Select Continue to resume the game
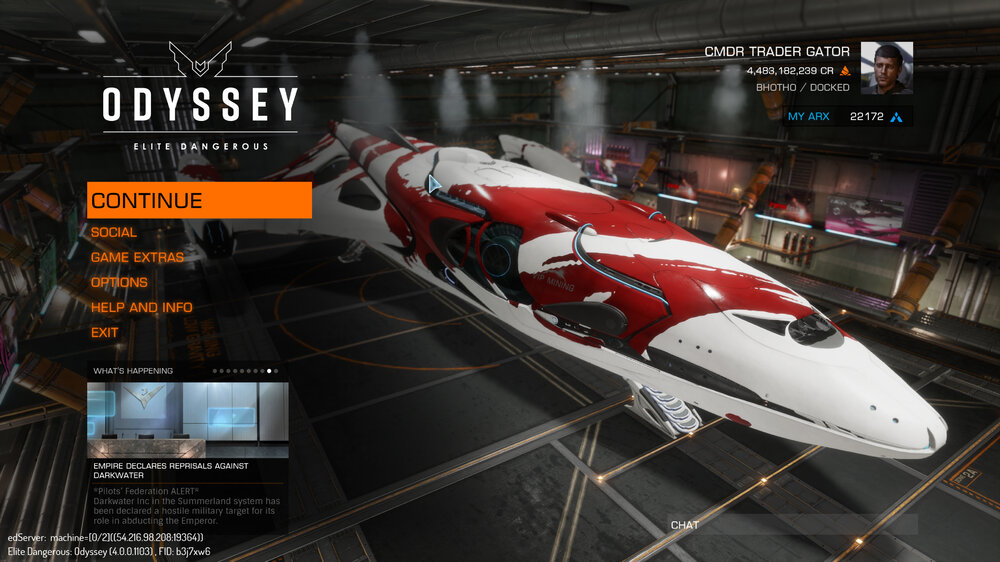 199,200
